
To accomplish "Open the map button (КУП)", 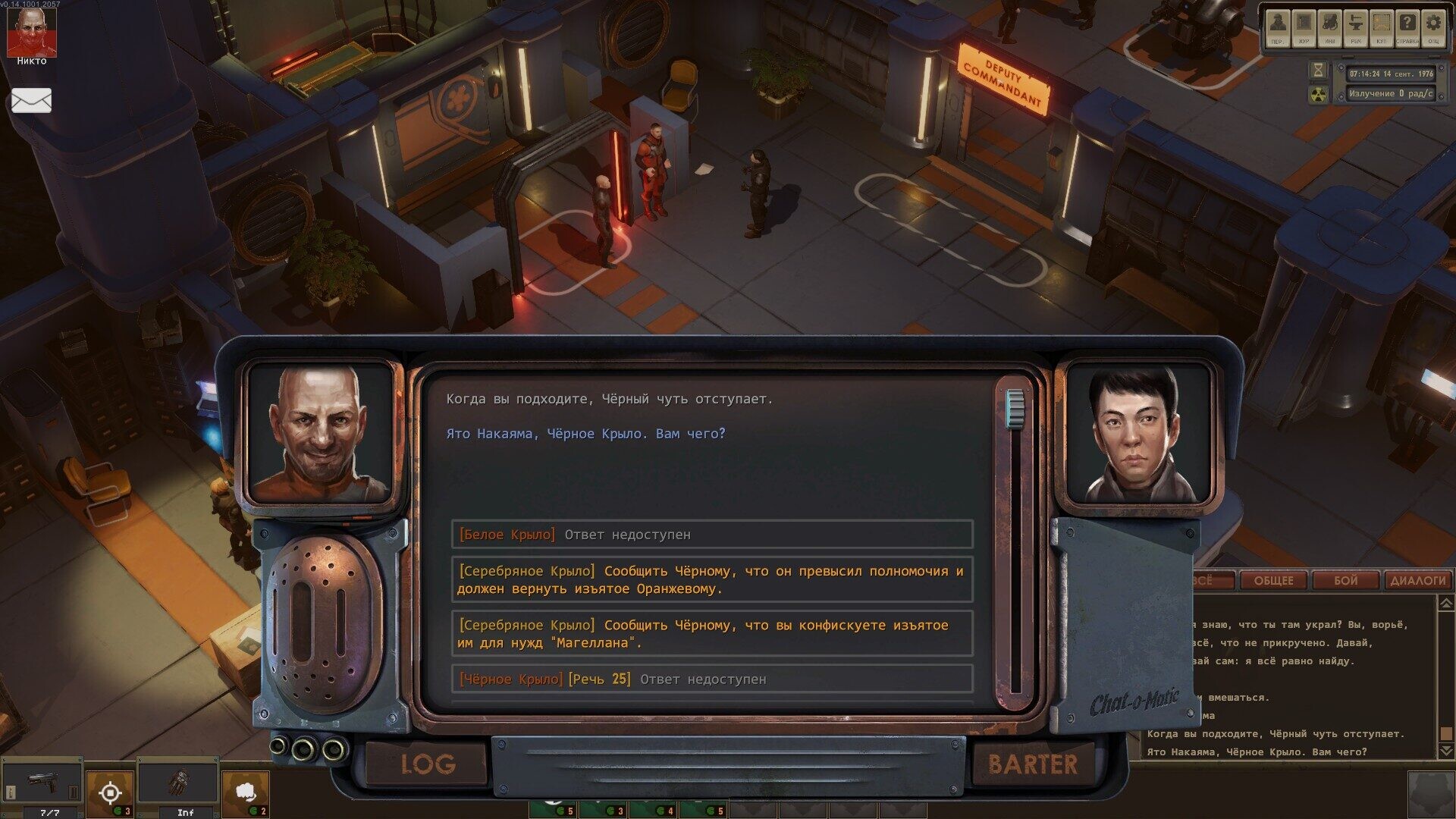I will 1381,27.
